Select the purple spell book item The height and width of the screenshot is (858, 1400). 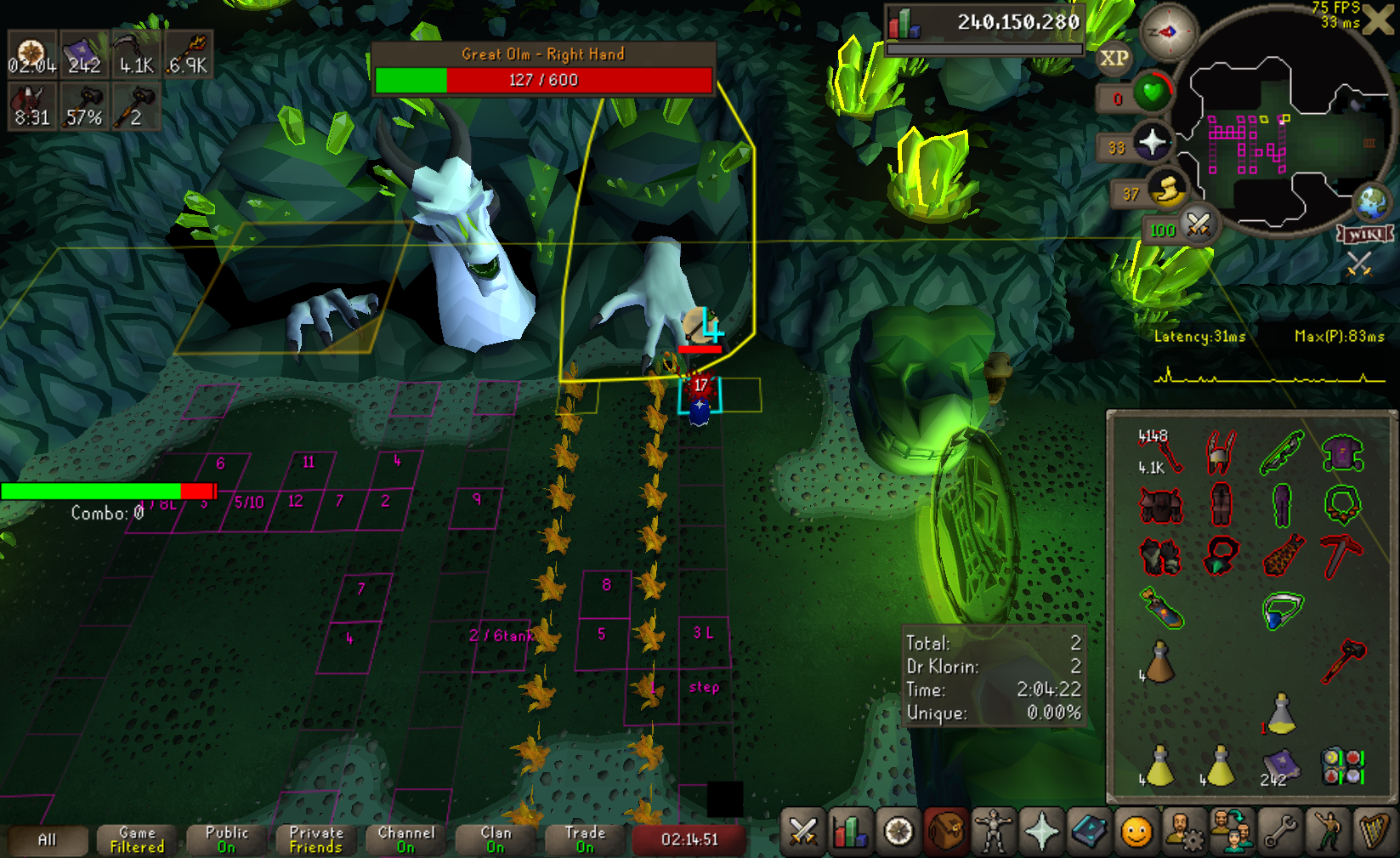coord(1279,765)
